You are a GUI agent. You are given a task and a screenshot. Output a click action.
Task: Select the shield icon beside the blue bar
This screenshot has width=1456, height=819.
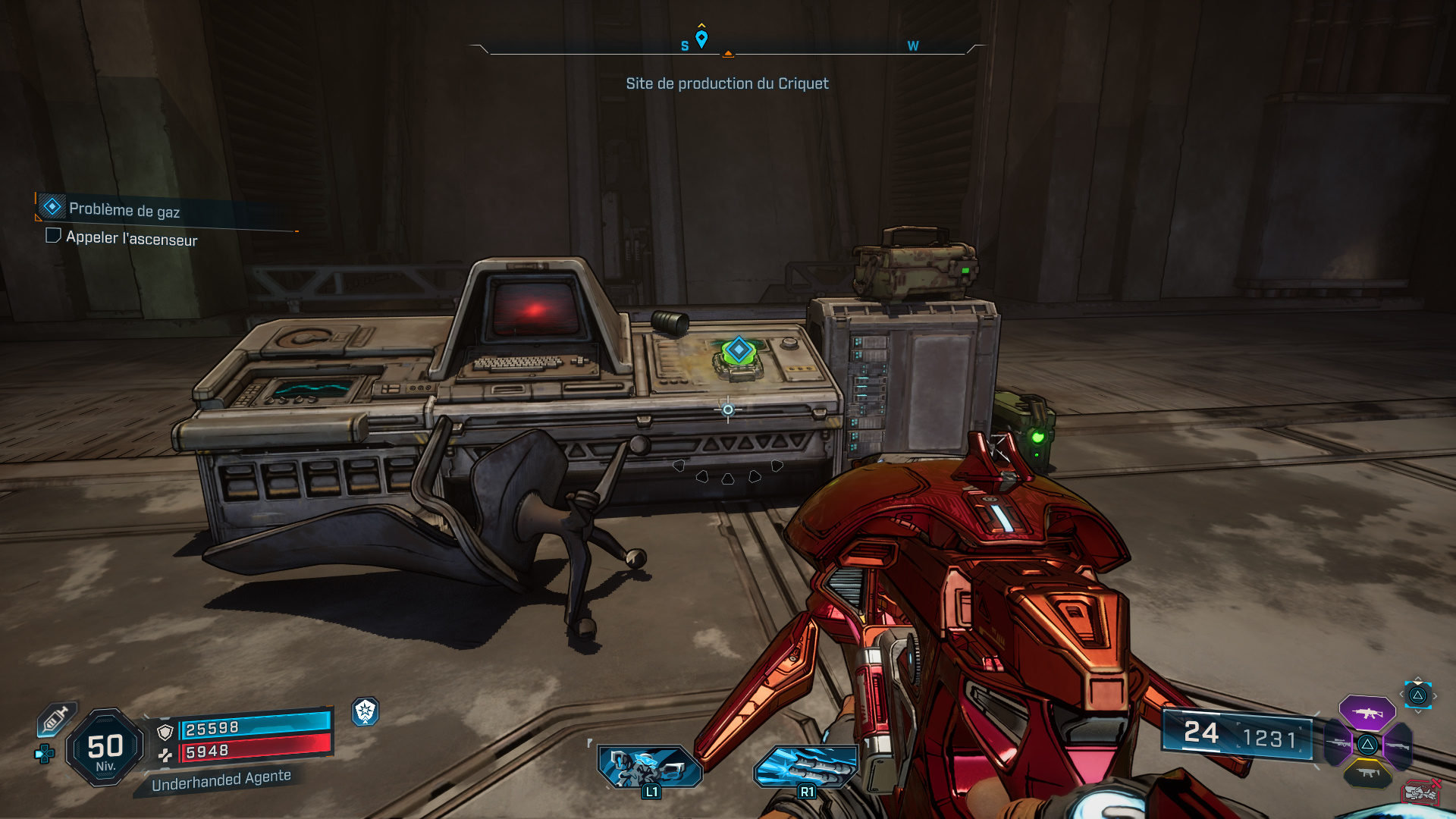(x=165, y=730)
